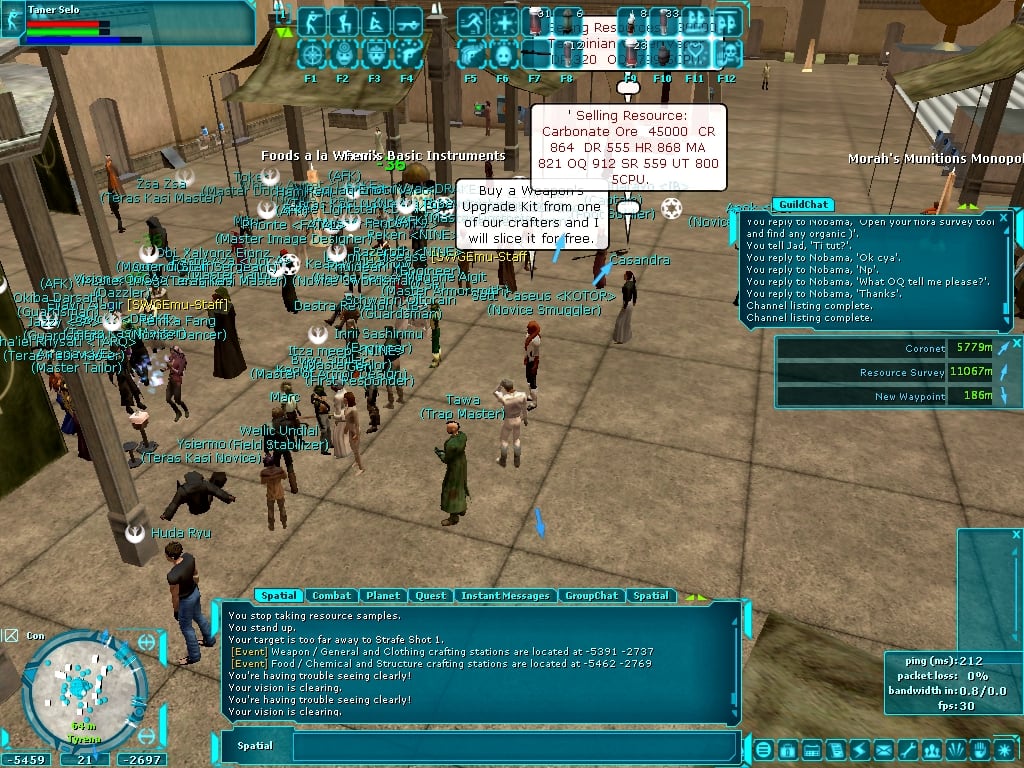
Task: Select the Quest chat tab
Action: point(430,596)
